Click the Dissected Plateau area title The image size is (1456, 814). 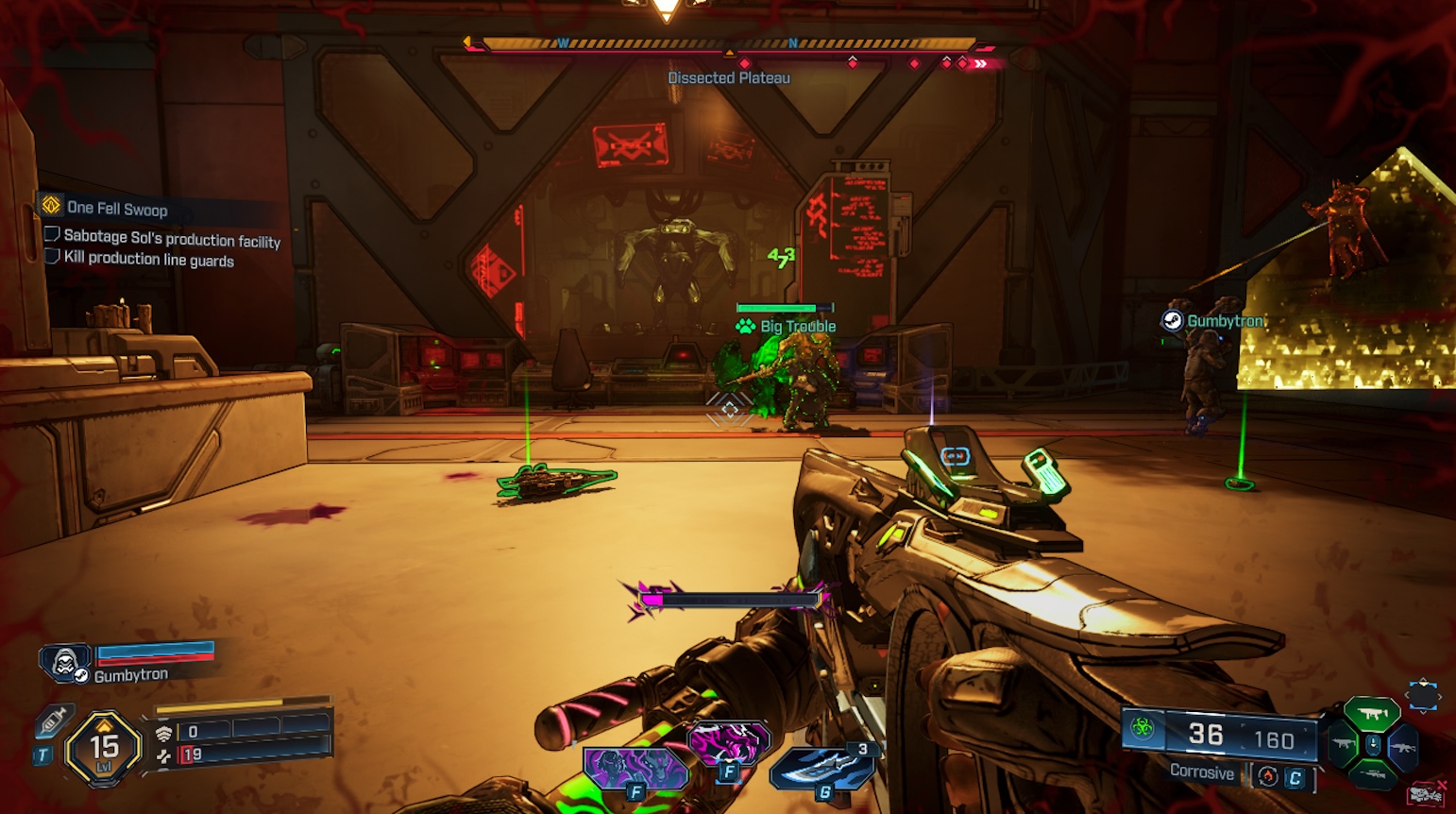pos(728,77)
